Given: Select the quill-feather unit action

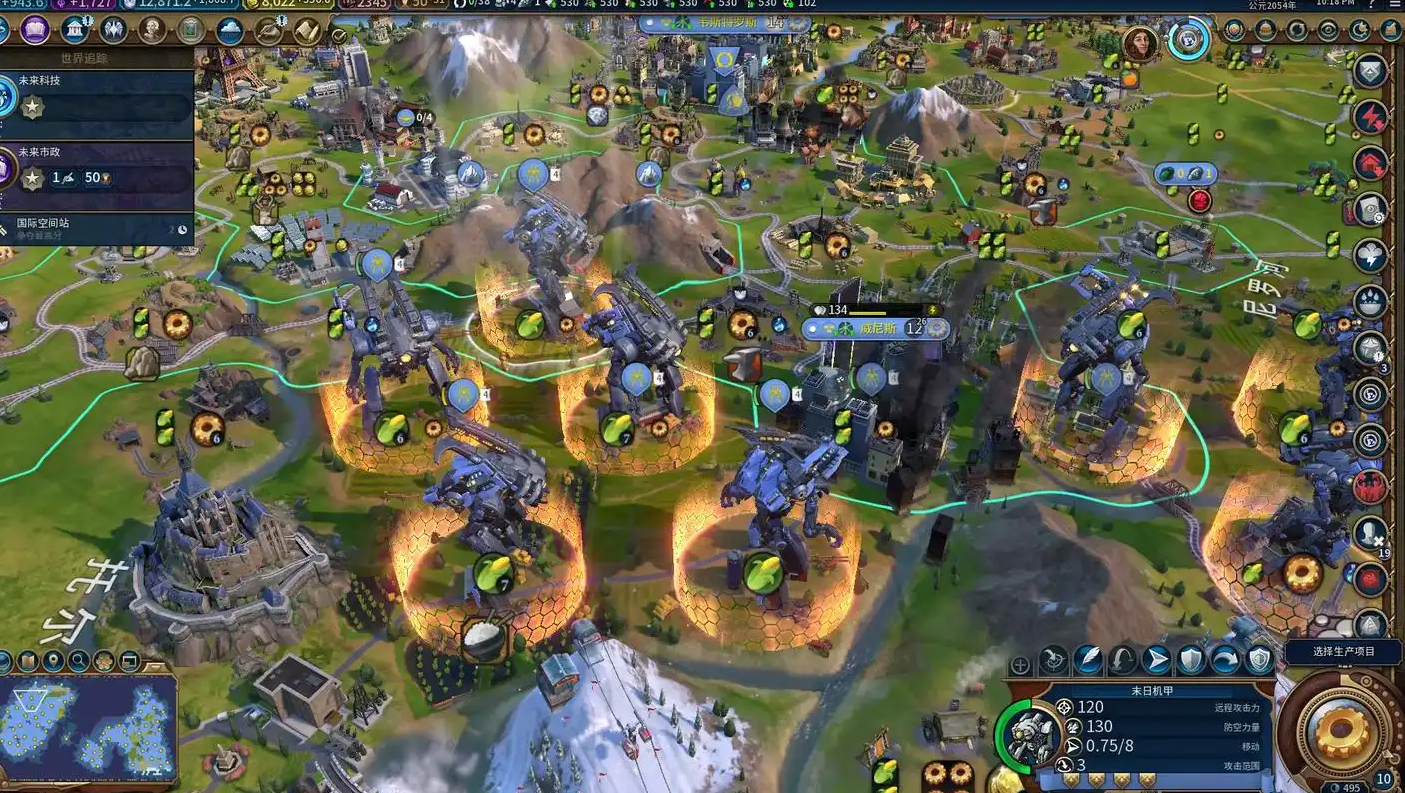Looking at the screenshot, I should (x=1088, y=659).
